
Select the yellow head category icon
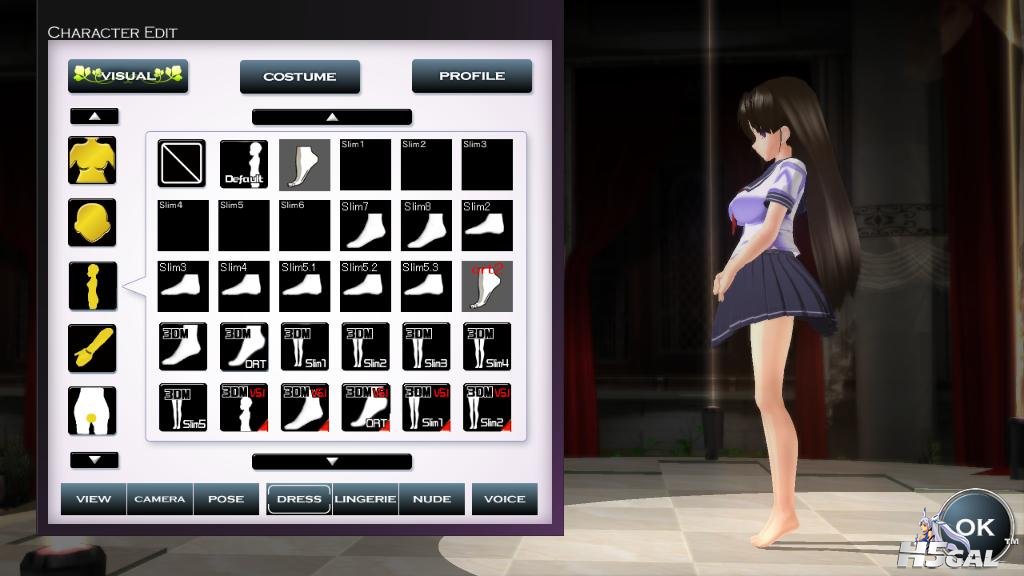click(x=92, y=223)
